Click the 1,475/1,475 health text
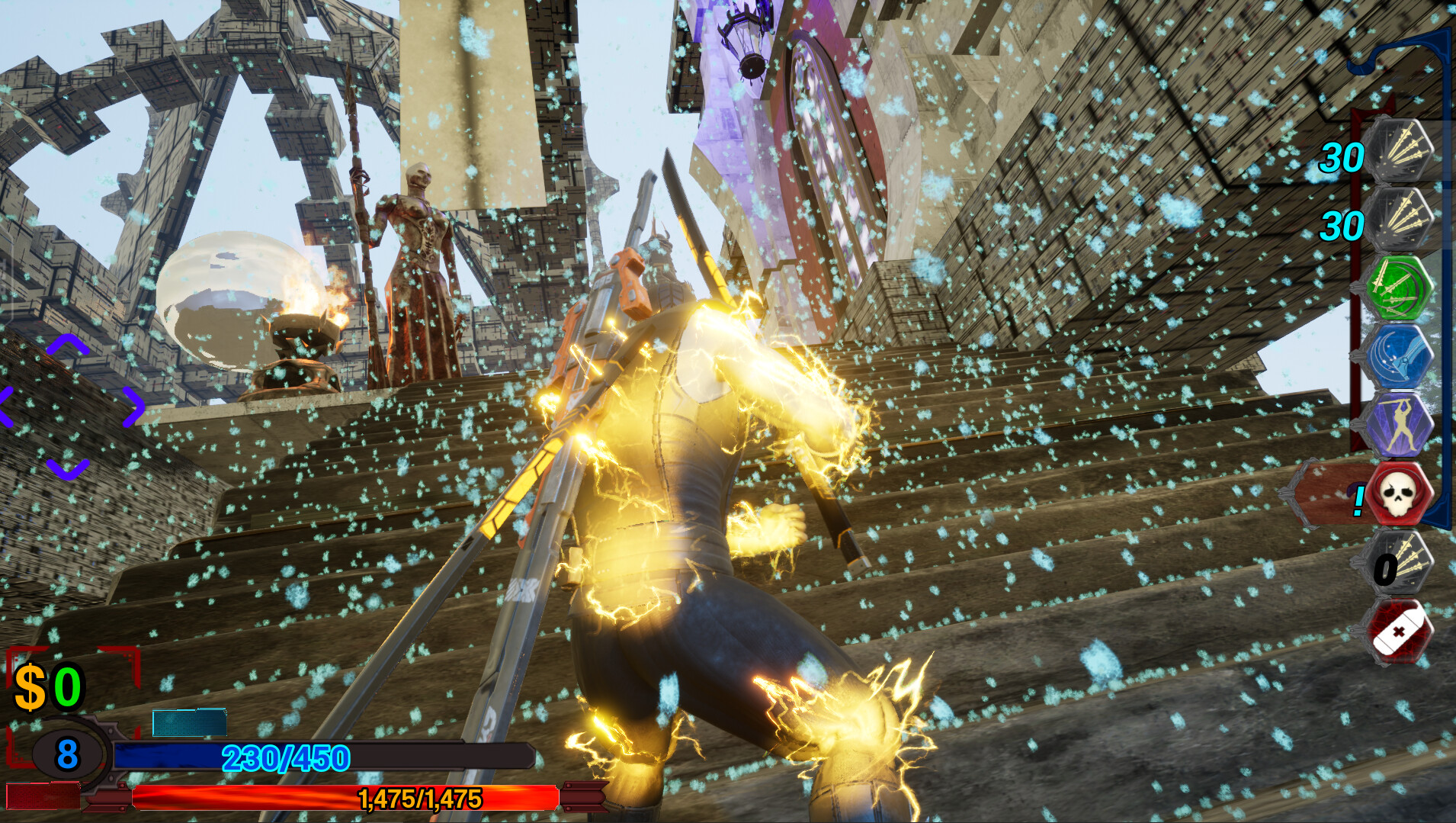The height and width of the screenshot is (823, 1456). [418, 799]
